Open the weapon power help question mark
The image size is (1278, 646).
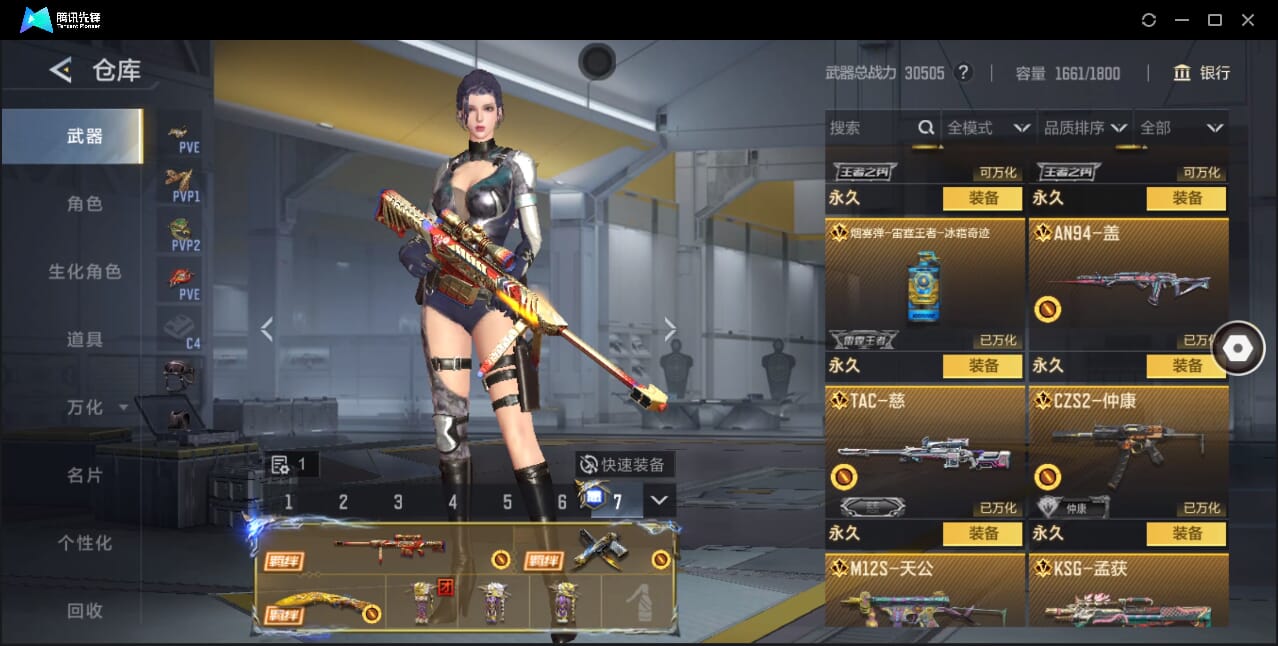point(963,73)
